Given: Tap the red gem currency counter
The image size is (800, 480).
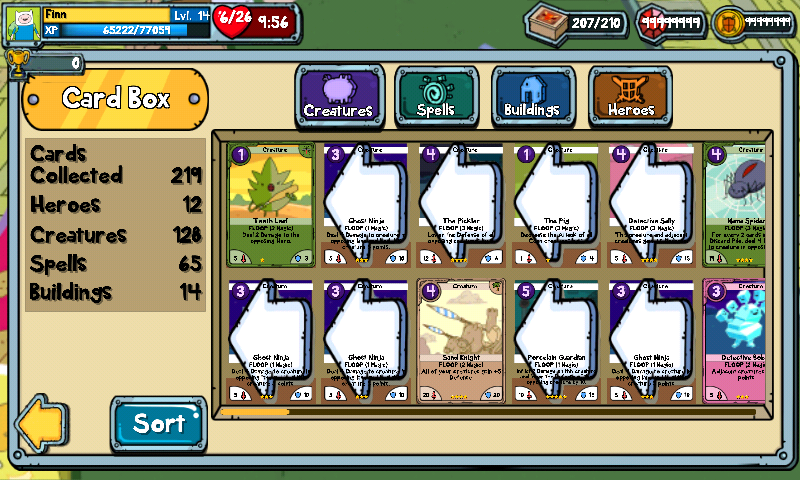Looking at the screenshot, I should [672, 22].
